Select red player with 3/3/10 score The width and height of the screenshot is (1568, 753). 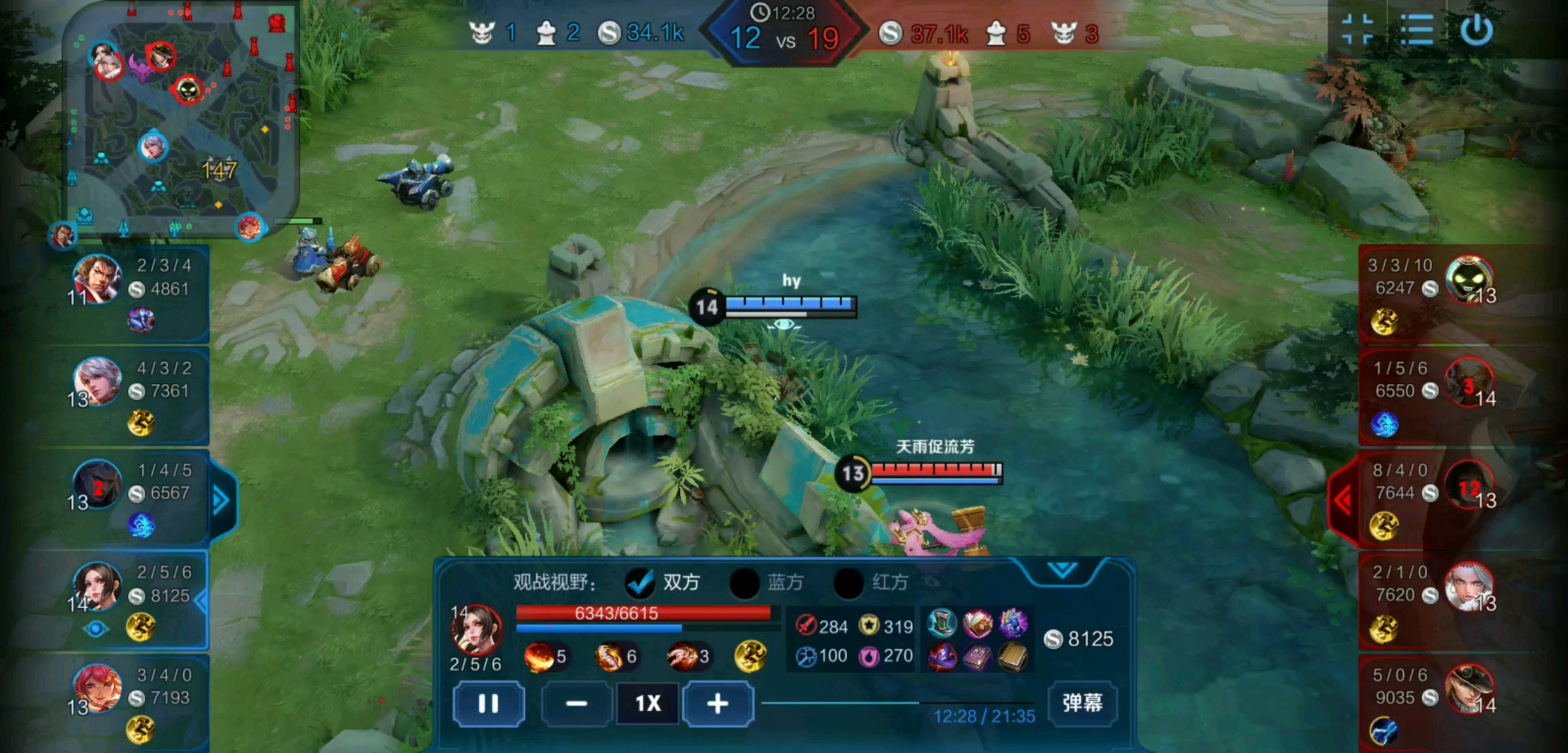point(1468,280)
